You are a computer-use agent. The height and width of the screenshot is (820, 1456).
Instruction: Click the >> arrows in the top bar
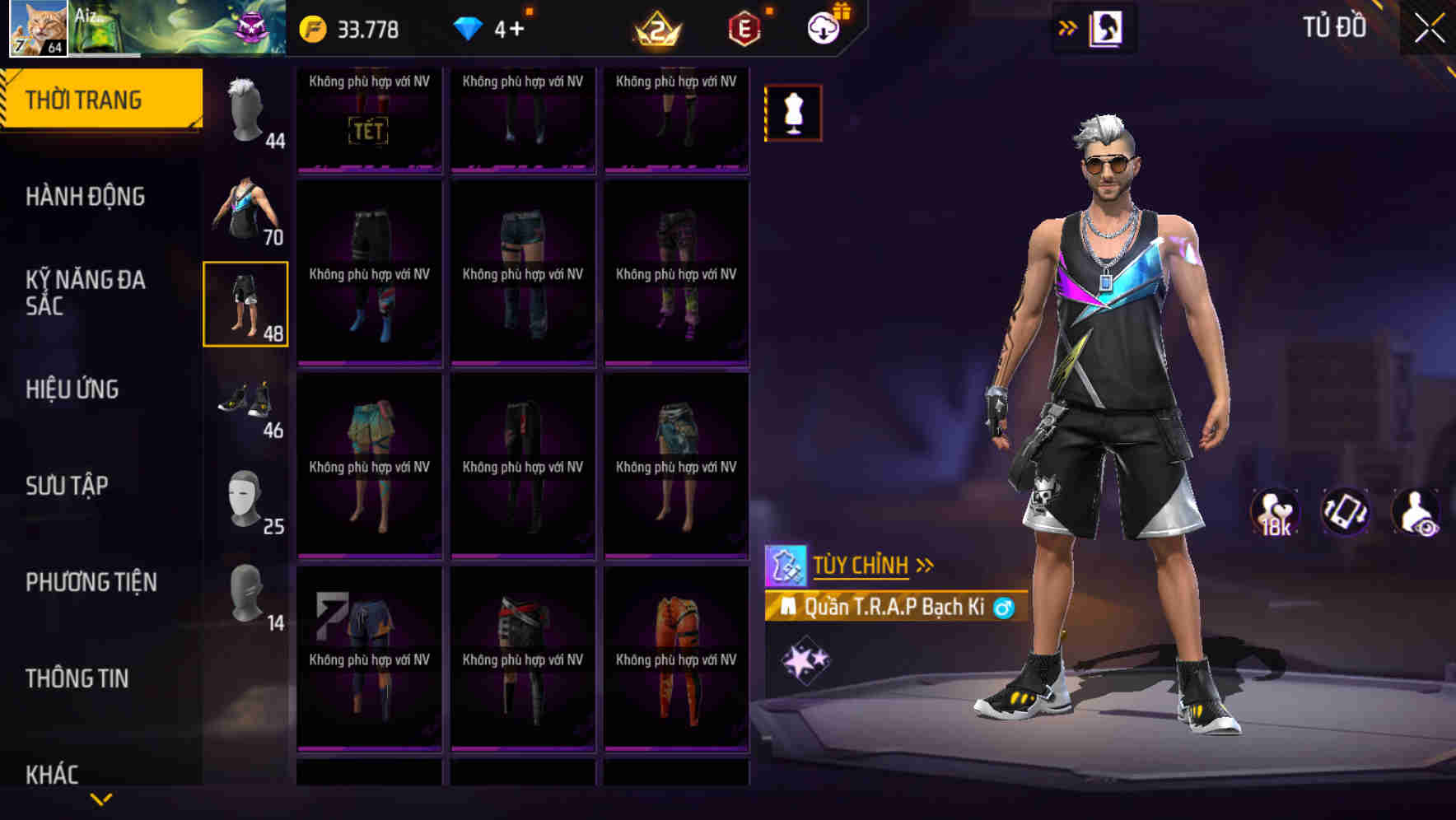(x=1068, y=27)
